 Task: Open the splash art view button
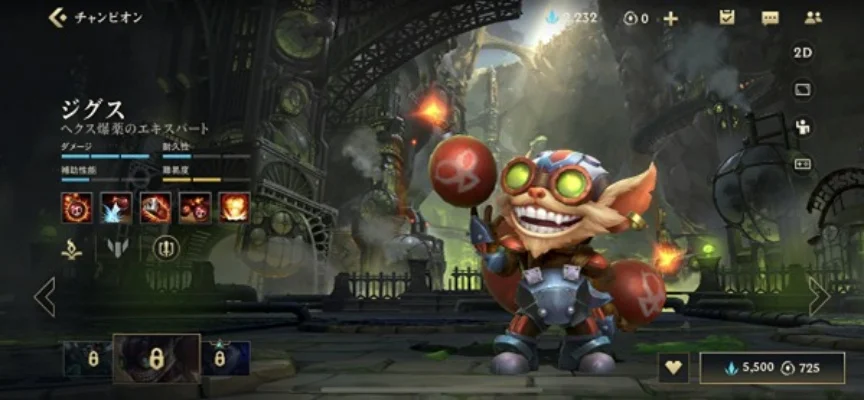[x=803, y=90]
